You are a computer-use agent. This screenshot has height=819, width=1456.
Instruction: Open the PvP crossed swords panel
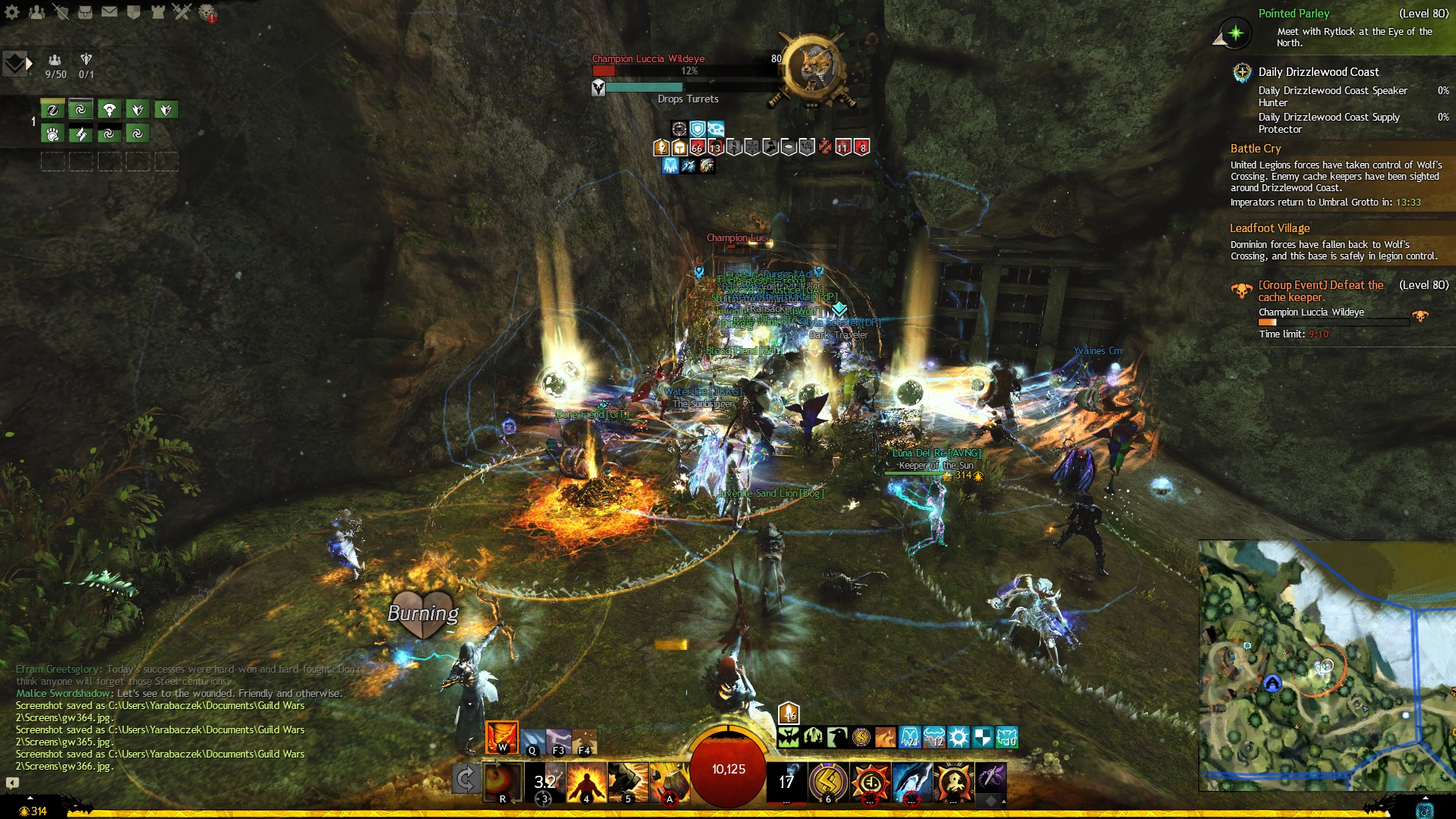[x=182, y=12]
